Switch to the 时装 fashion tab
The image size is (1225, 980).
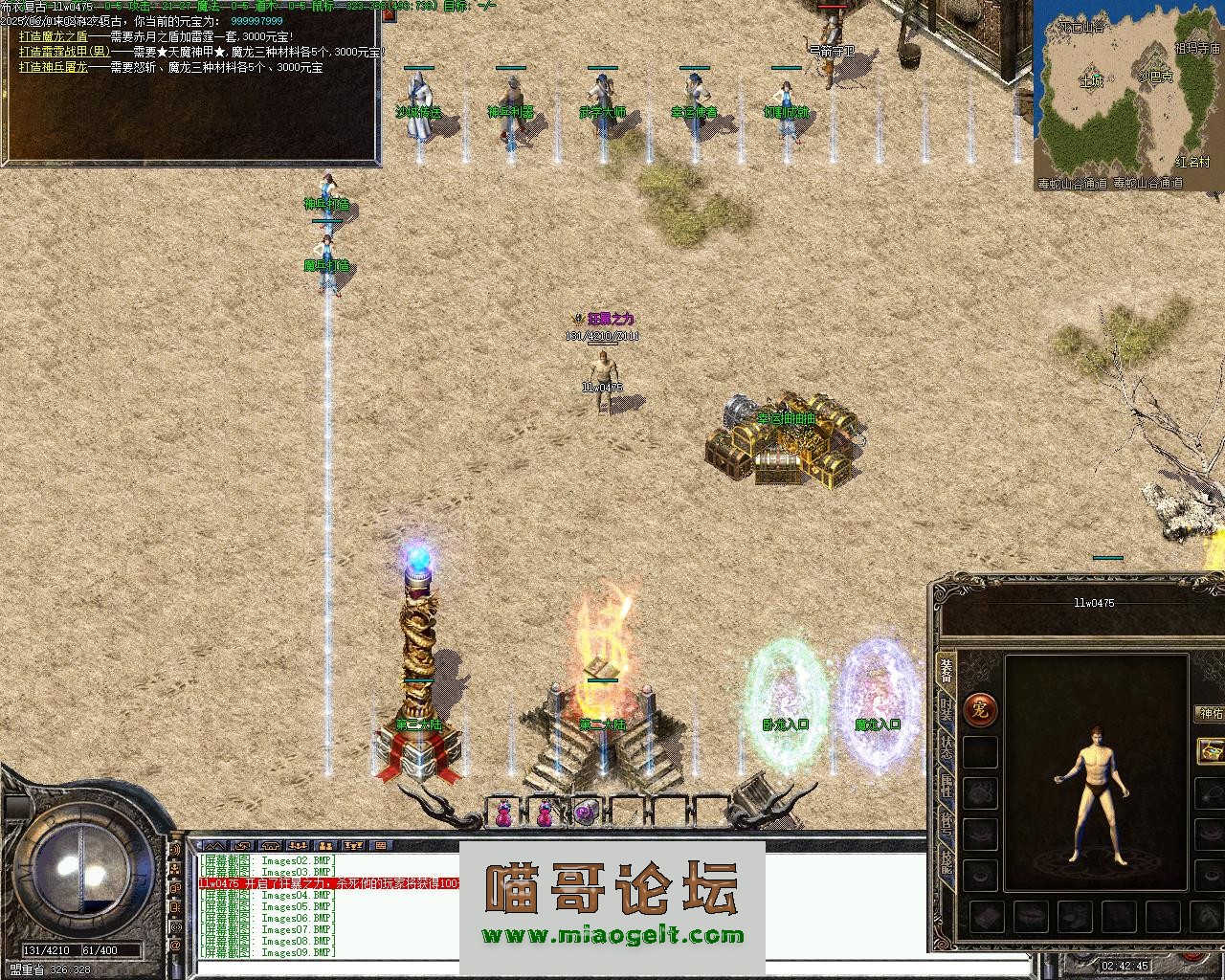coord(946,710)
